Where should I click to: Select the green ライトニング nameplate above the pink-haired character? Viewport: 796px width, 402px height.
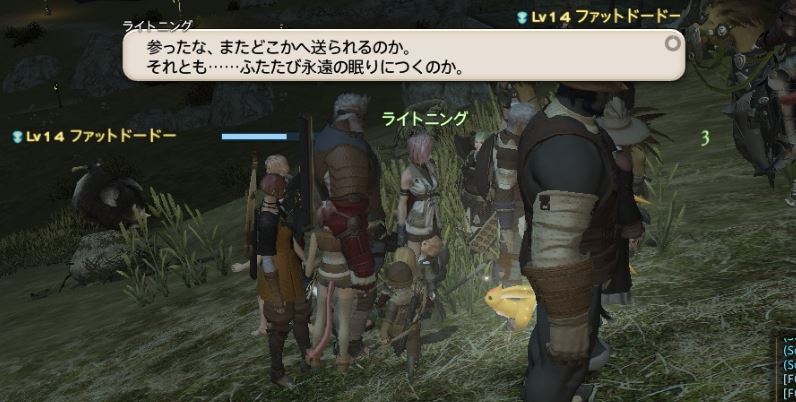[425, 118]
